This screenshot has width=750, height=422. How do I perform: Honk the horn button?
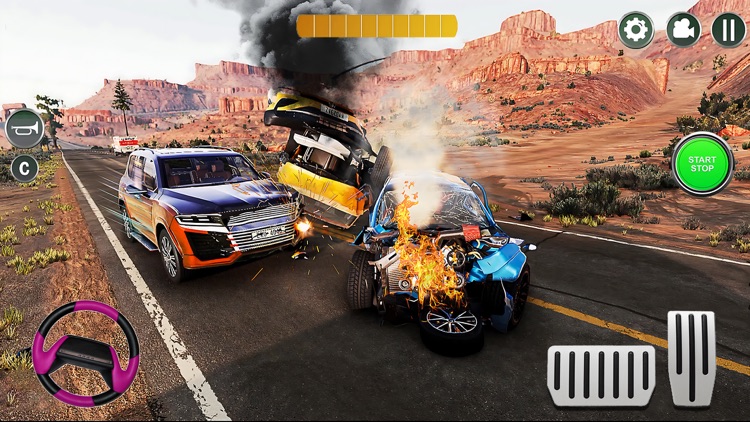pyautogui.click(x=25, y=129)
